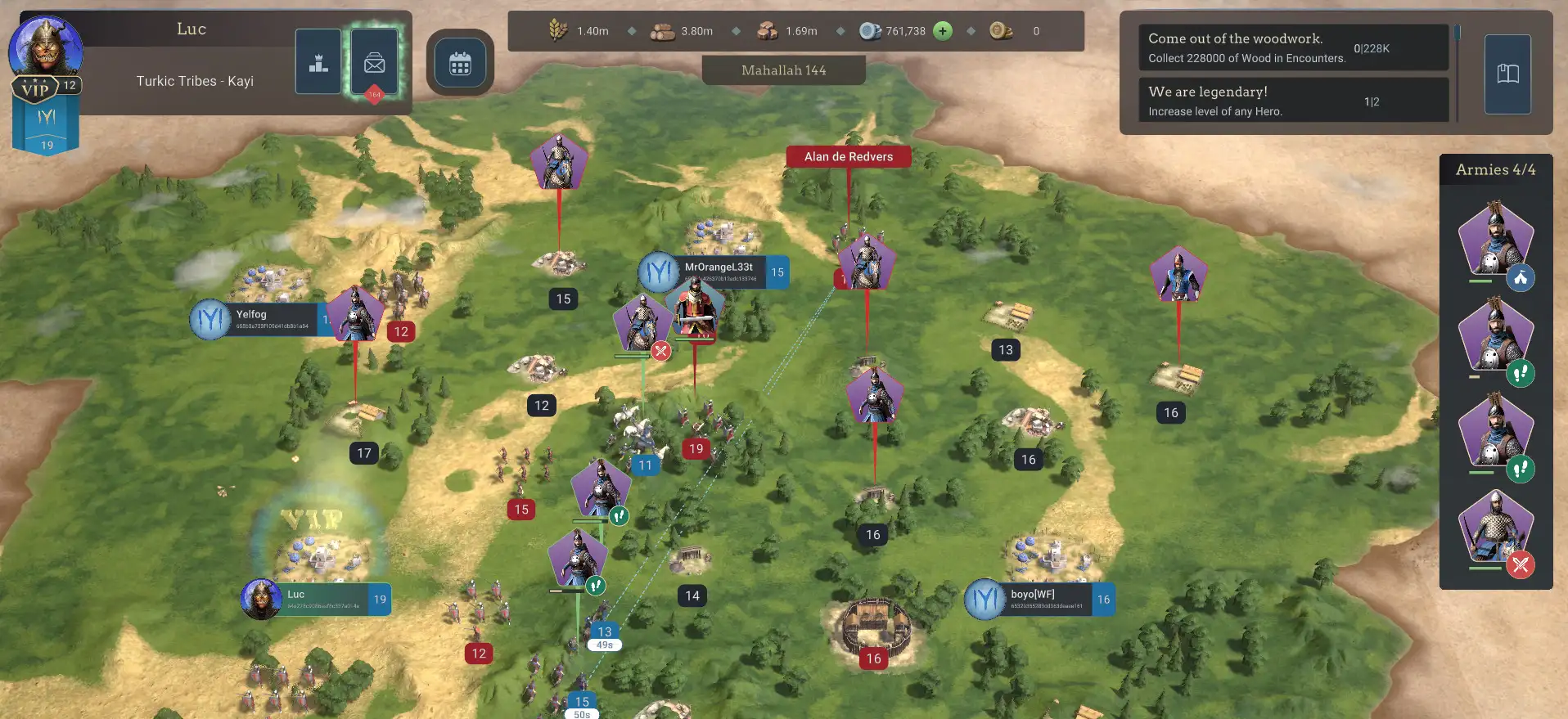Add silver with the green plus button
Screen dimensions: 1568x719
[943, 31]
